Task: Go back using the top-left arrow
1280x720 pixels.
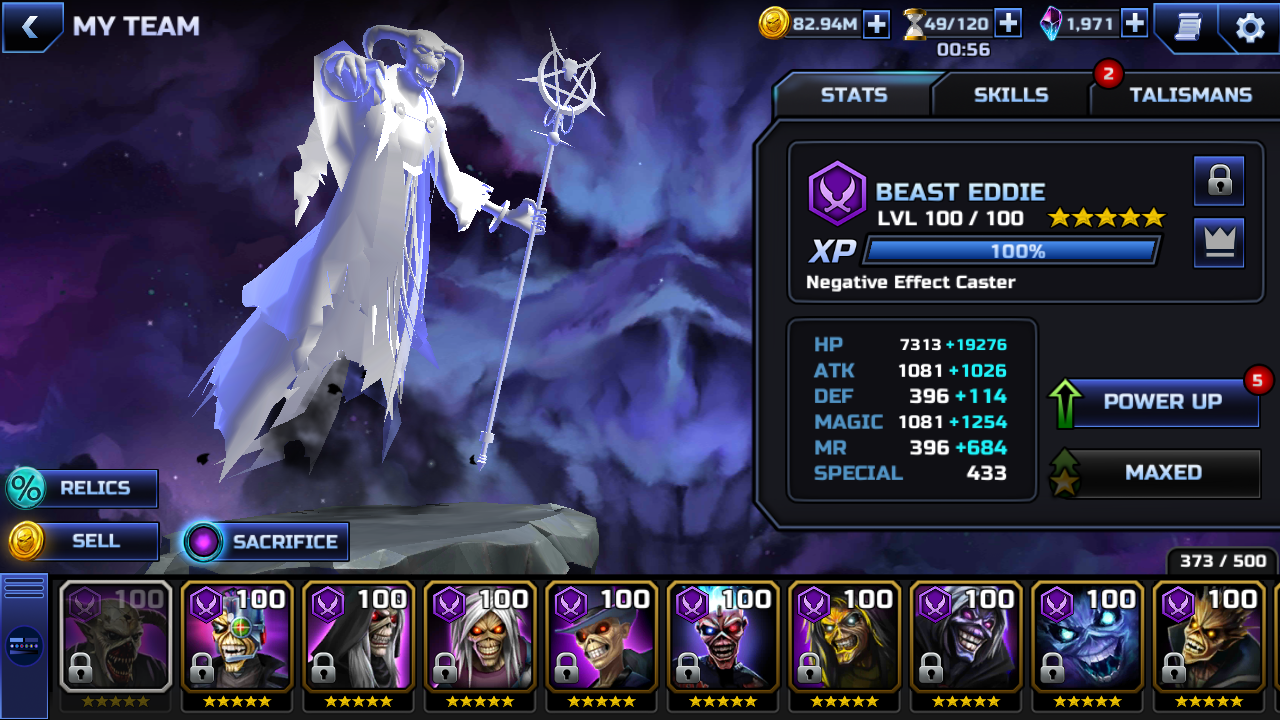Action: [30, 27]
